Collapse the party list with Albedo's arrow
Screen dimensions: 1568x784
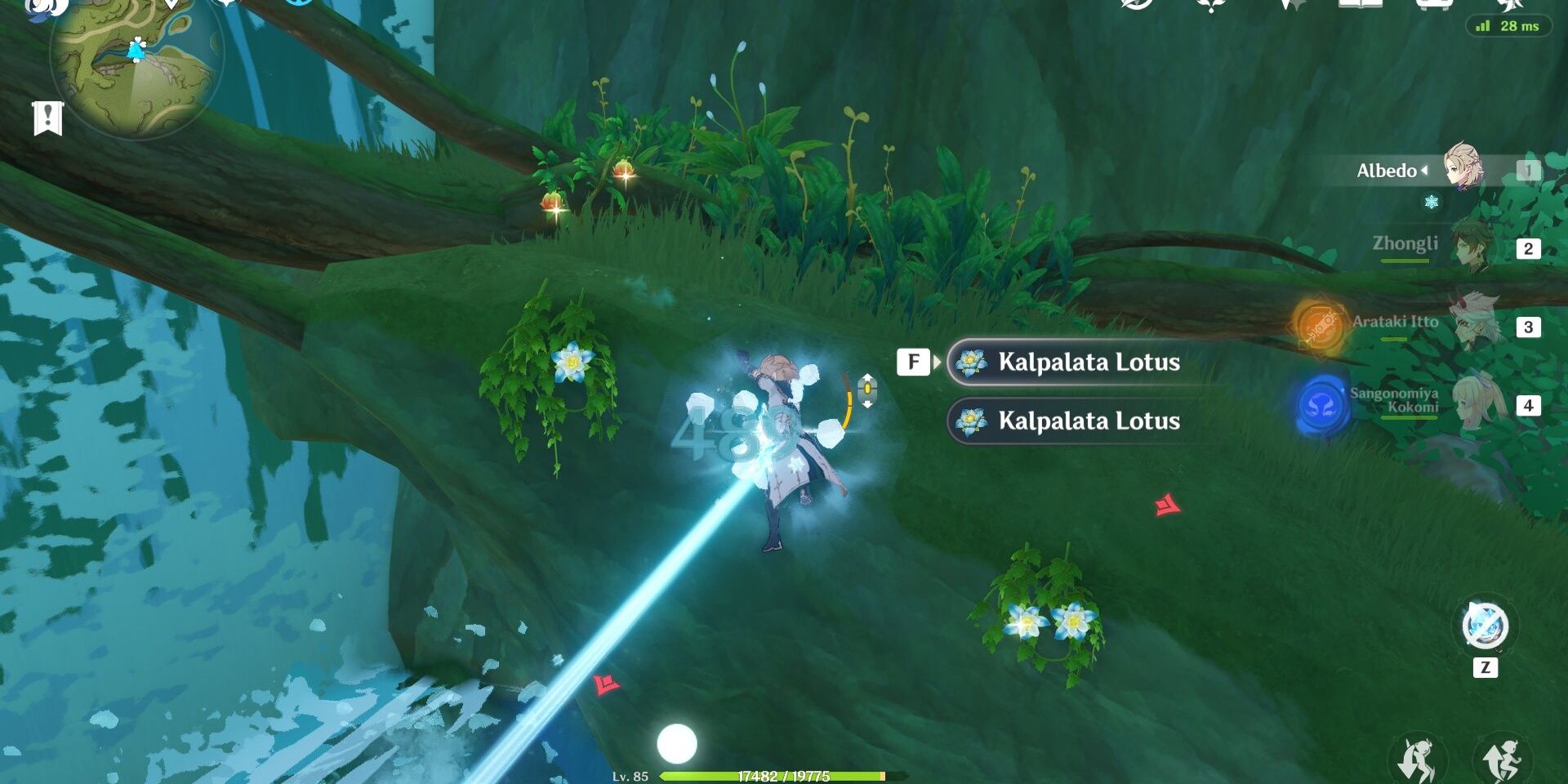[x=1426, y=171]
